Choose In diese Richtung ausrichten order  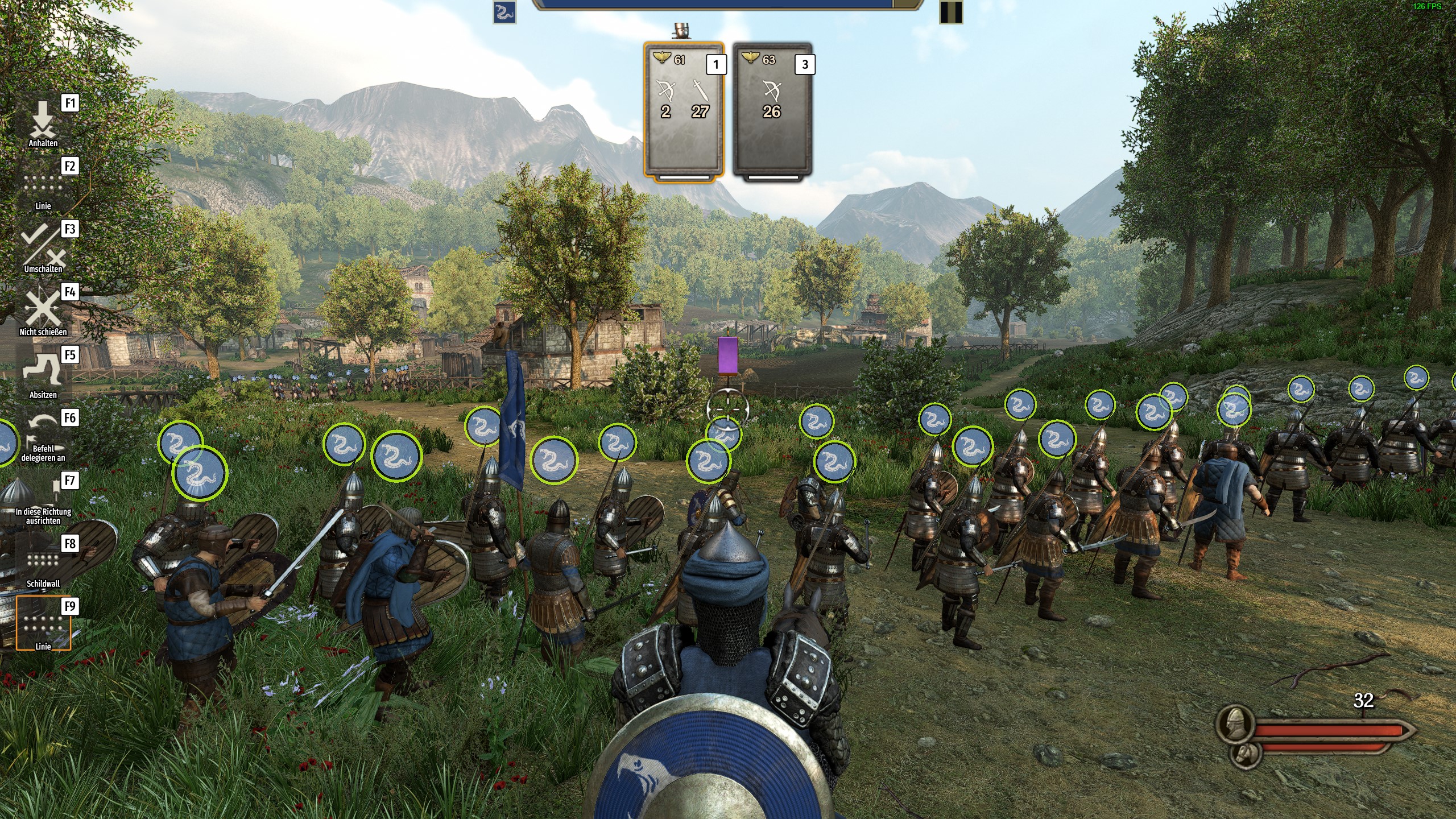tap(43, 500)
